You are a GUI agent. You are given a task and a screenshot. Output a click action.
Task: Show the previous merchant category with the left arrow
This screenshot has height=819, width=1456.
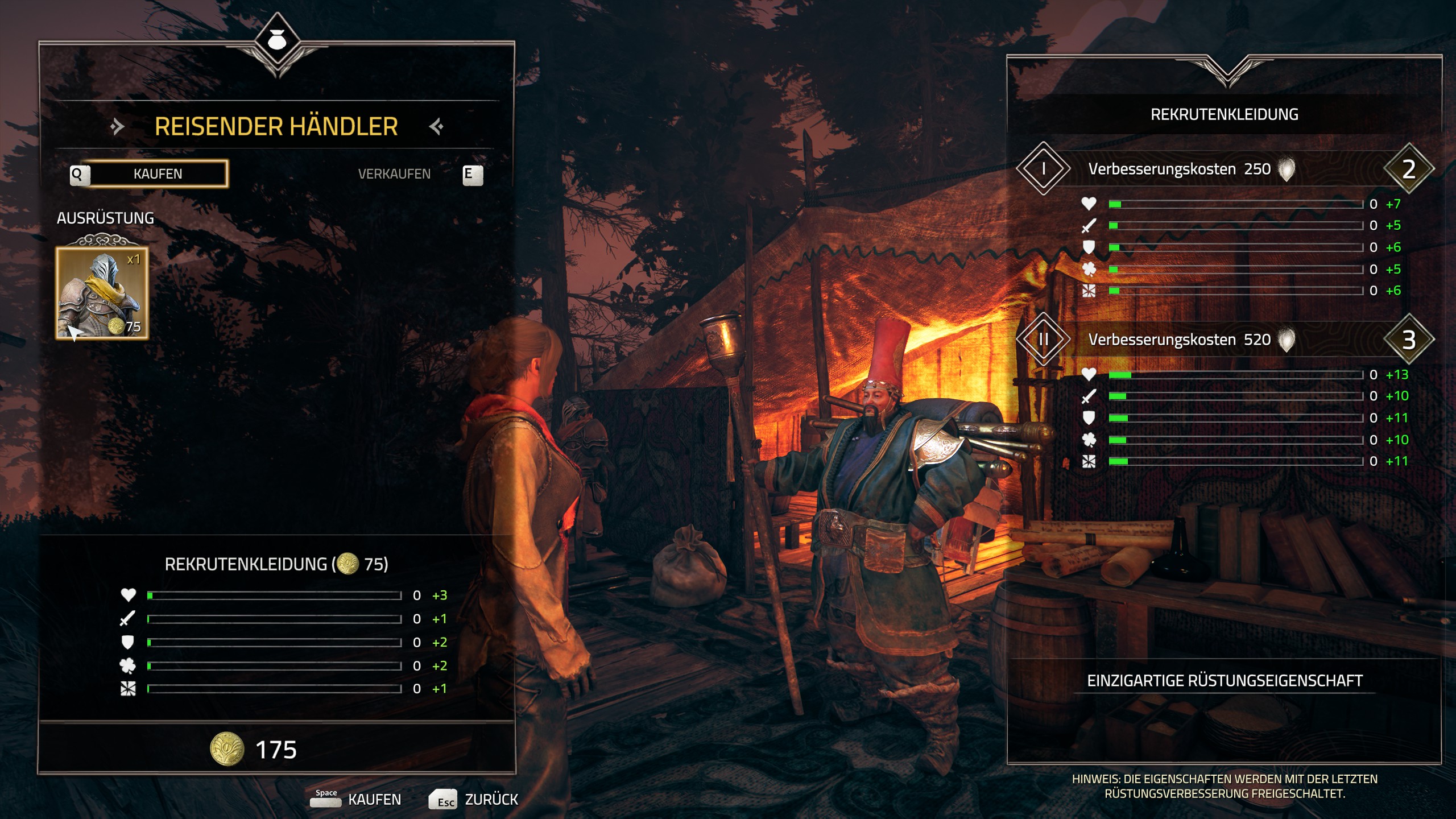tap(117, 126)
